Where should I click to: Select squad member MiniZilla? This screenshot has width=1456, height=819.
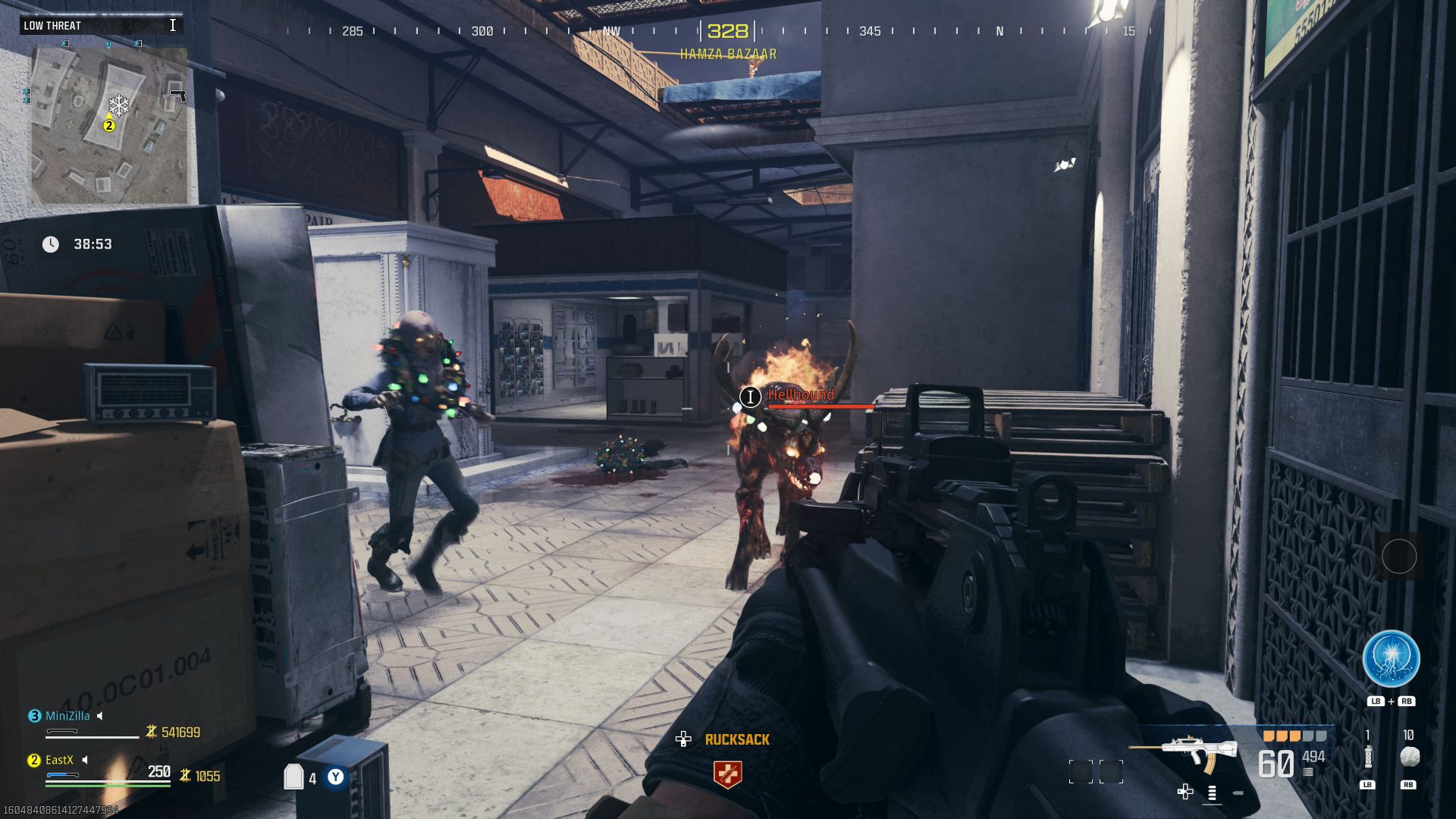tap(67, 716)
